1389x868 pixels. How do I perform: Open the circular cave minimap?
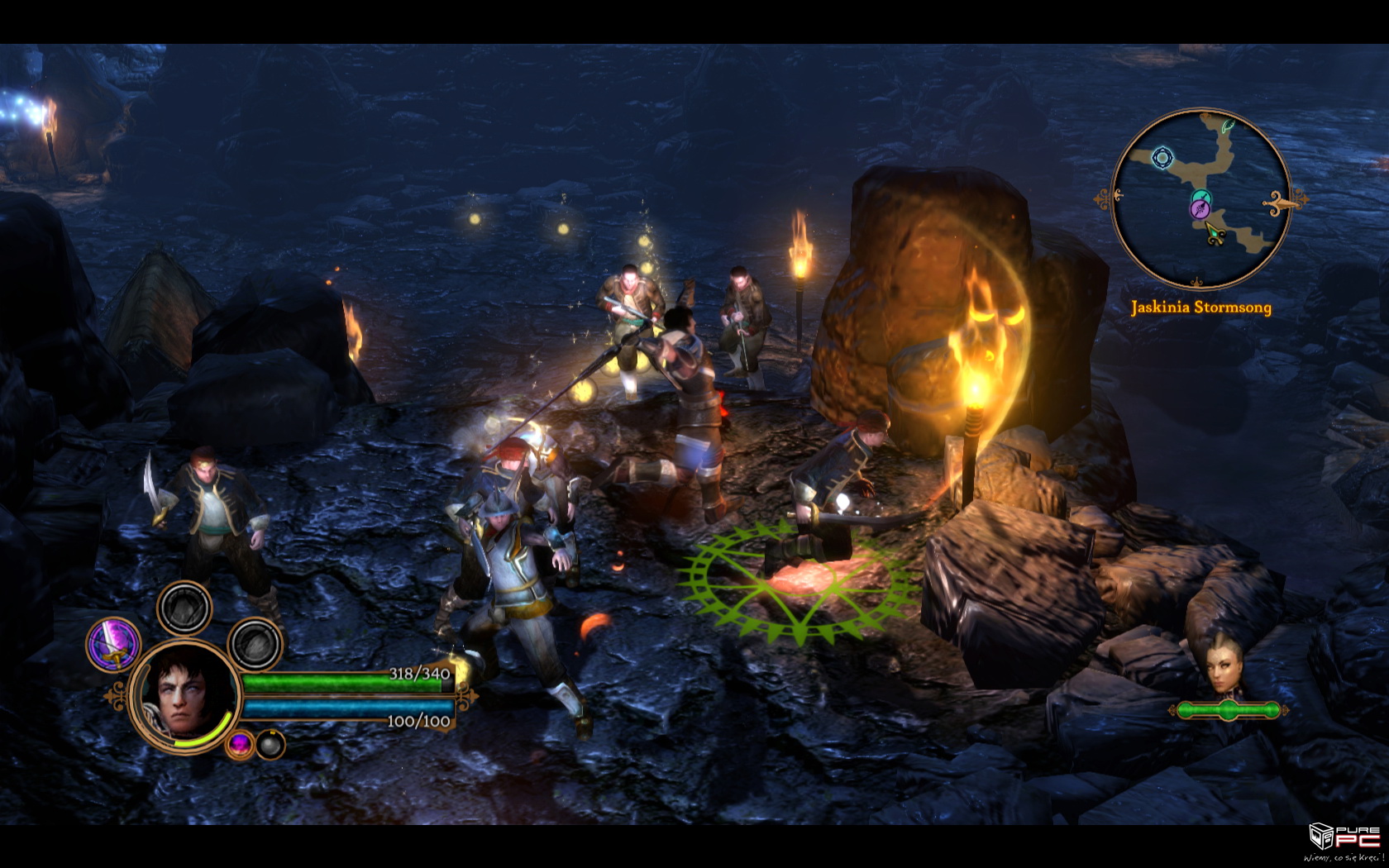point(1200,199)
